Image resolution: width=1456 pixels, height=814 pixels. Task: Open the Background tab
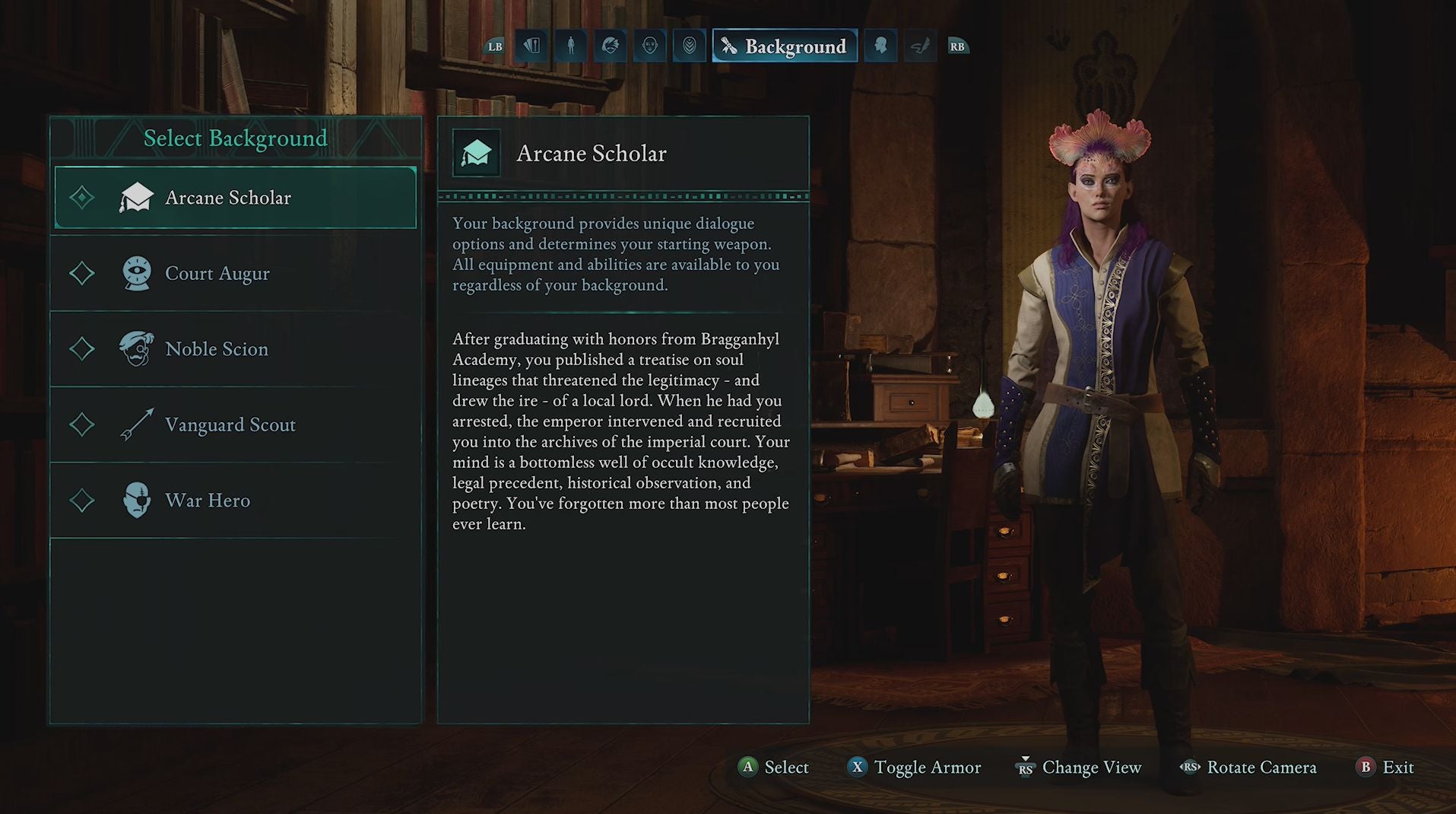[x=785, y=46]
